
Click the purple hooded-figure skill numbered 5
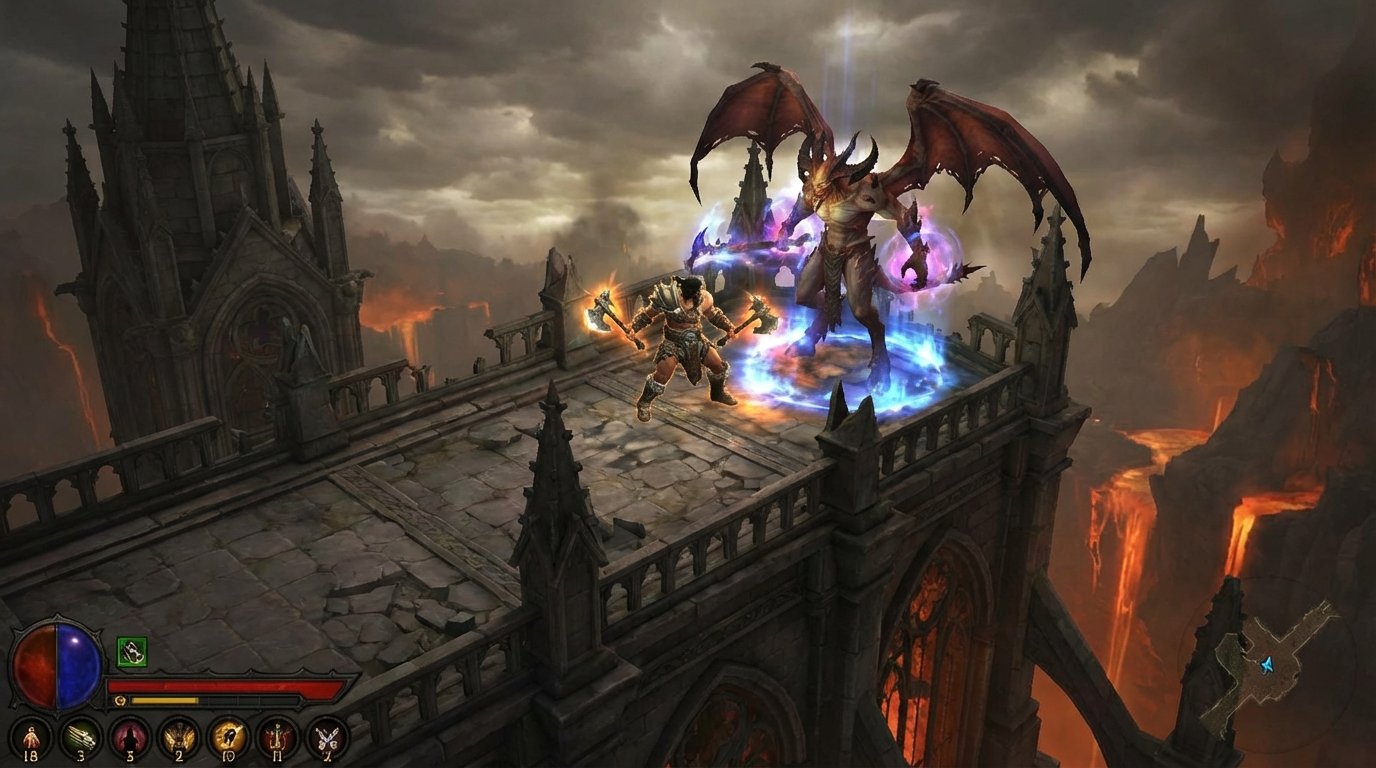point(128,738)
